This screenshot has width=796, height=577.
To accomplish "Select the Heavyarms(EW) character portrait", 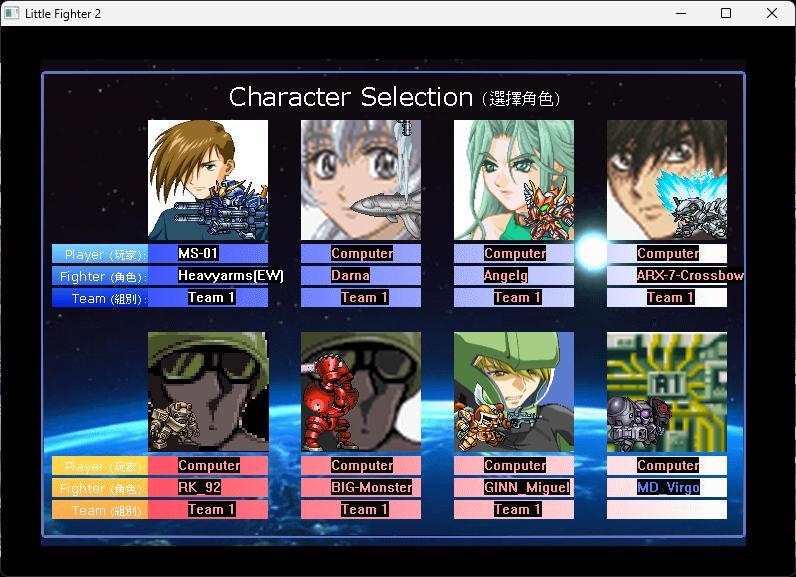I will click(208, 180).
